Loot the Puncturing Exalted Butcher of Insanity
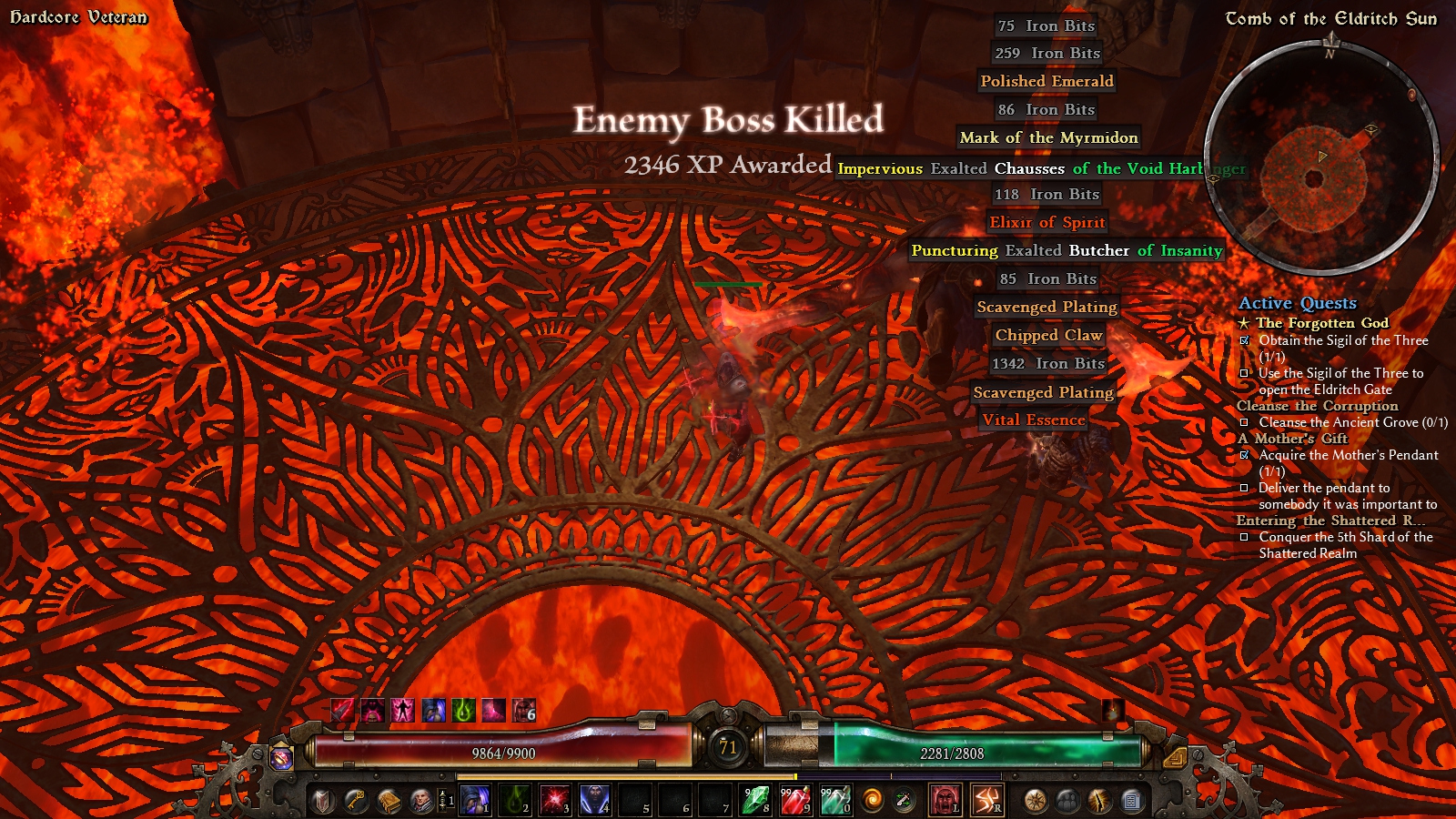This screenshot has width=1456, height=819. click(1067, 250)
